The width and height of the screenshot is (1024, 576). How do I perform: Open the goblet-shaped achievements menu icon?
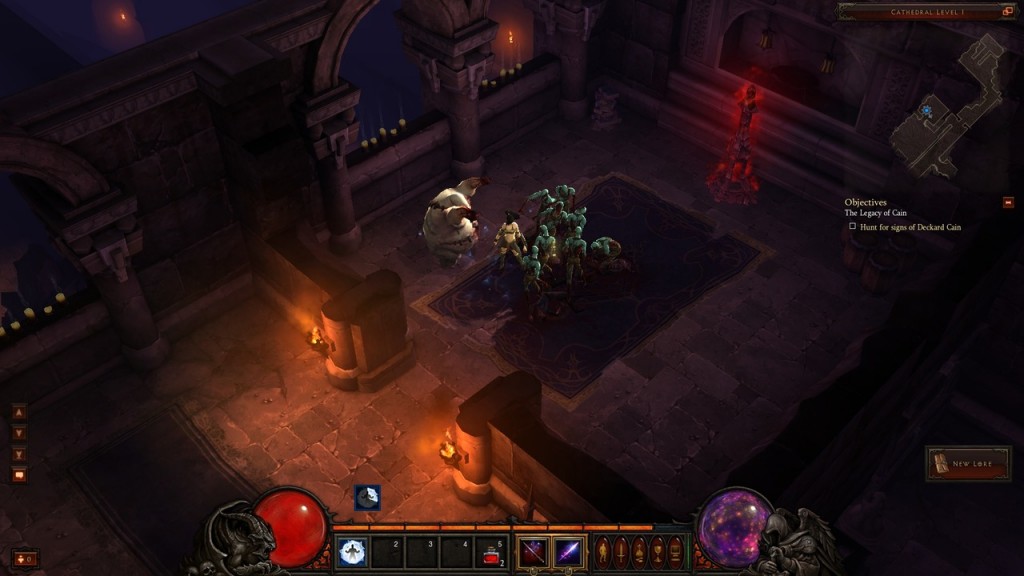[657, 550]
